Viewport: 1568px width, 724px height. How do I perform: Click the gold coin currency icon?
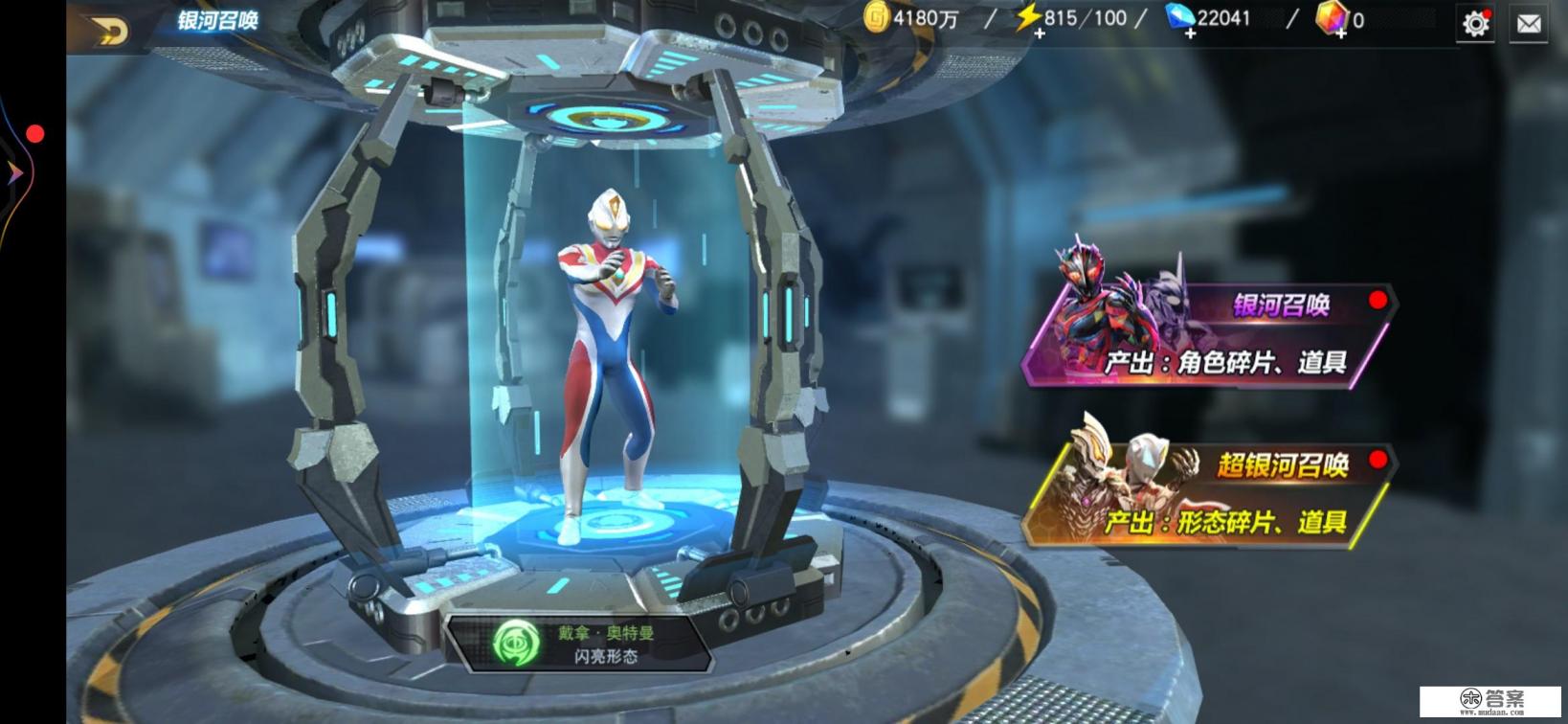click(877, 17)
